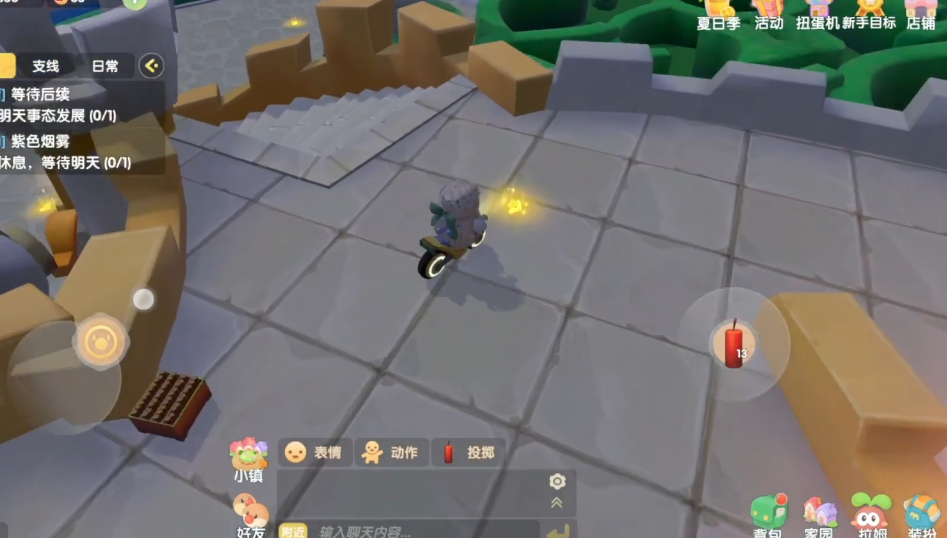Open the 夏日季 summer season event
Viewport: 947px width, 538px height.
(x=718, y=15)
